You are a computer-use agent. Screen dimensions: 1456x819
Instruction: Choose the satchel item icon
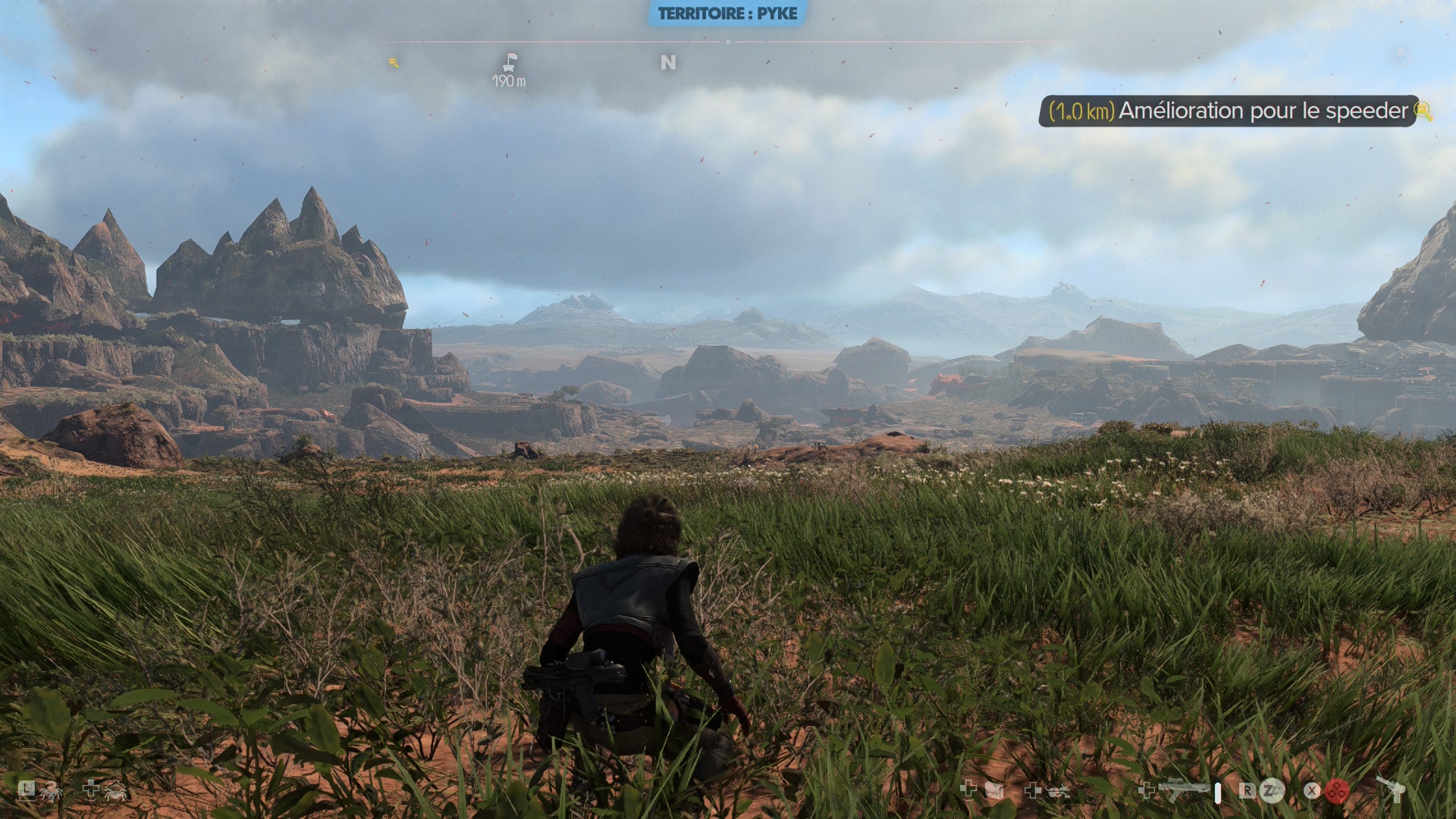993,791
